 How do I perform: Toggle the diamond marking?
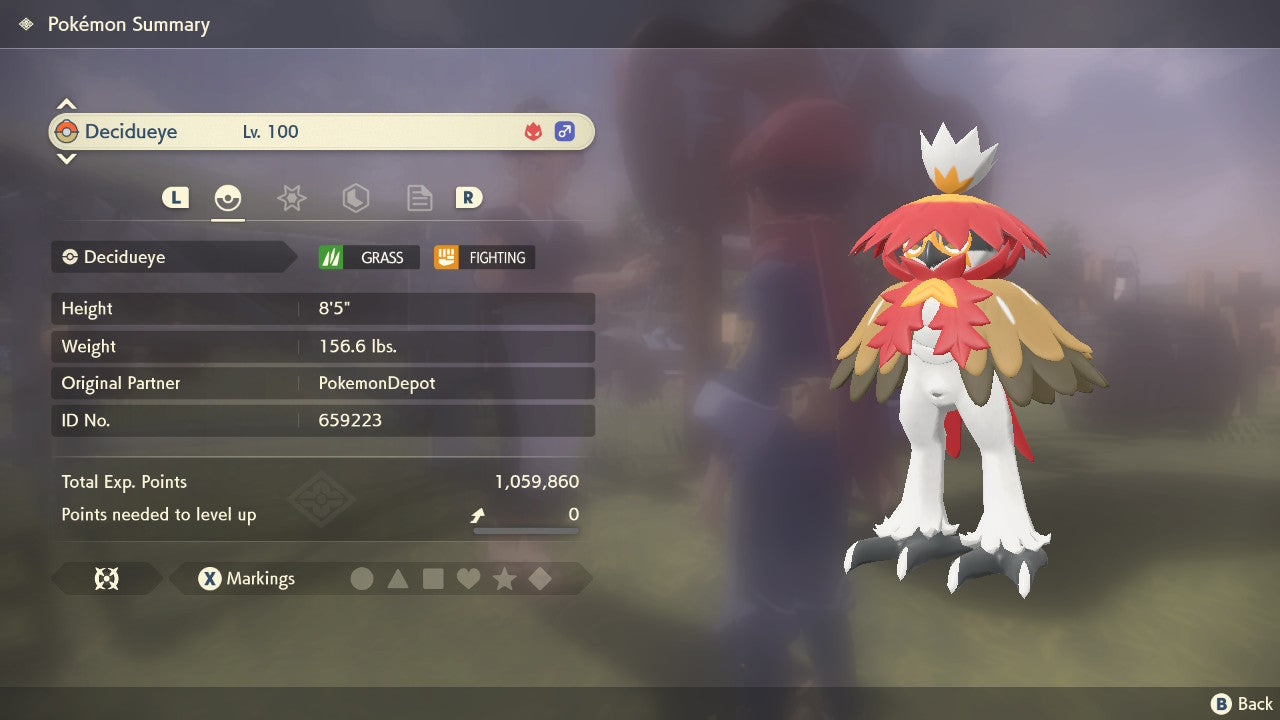point(540,579)
